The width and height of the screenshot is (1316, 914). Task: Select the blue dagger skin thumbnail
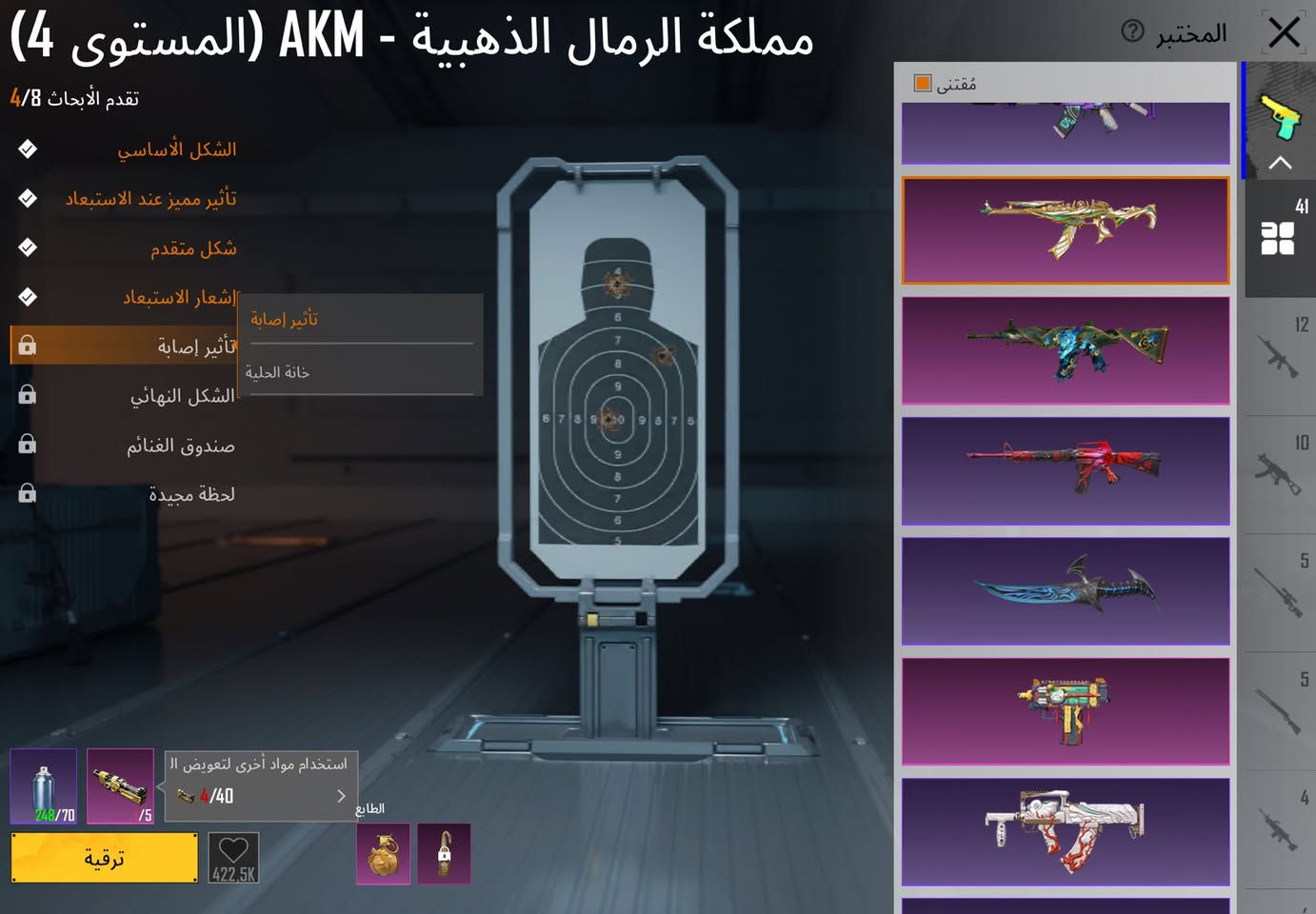click(x=1065, y=591)
